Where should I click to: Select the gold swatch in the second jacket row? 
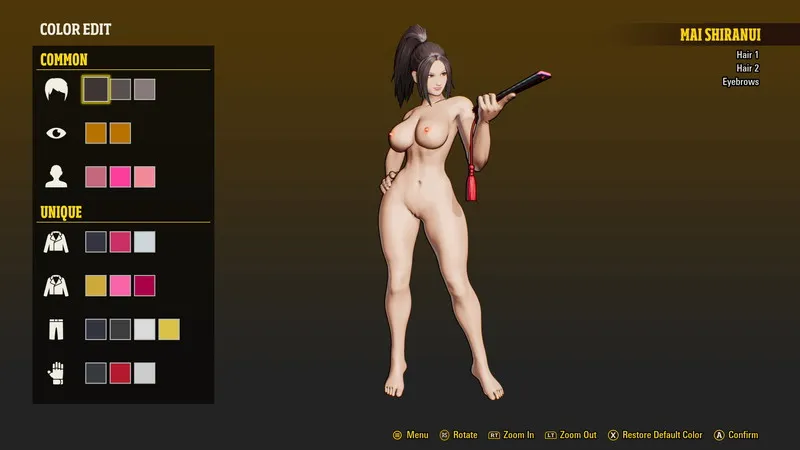click(96, 285)
